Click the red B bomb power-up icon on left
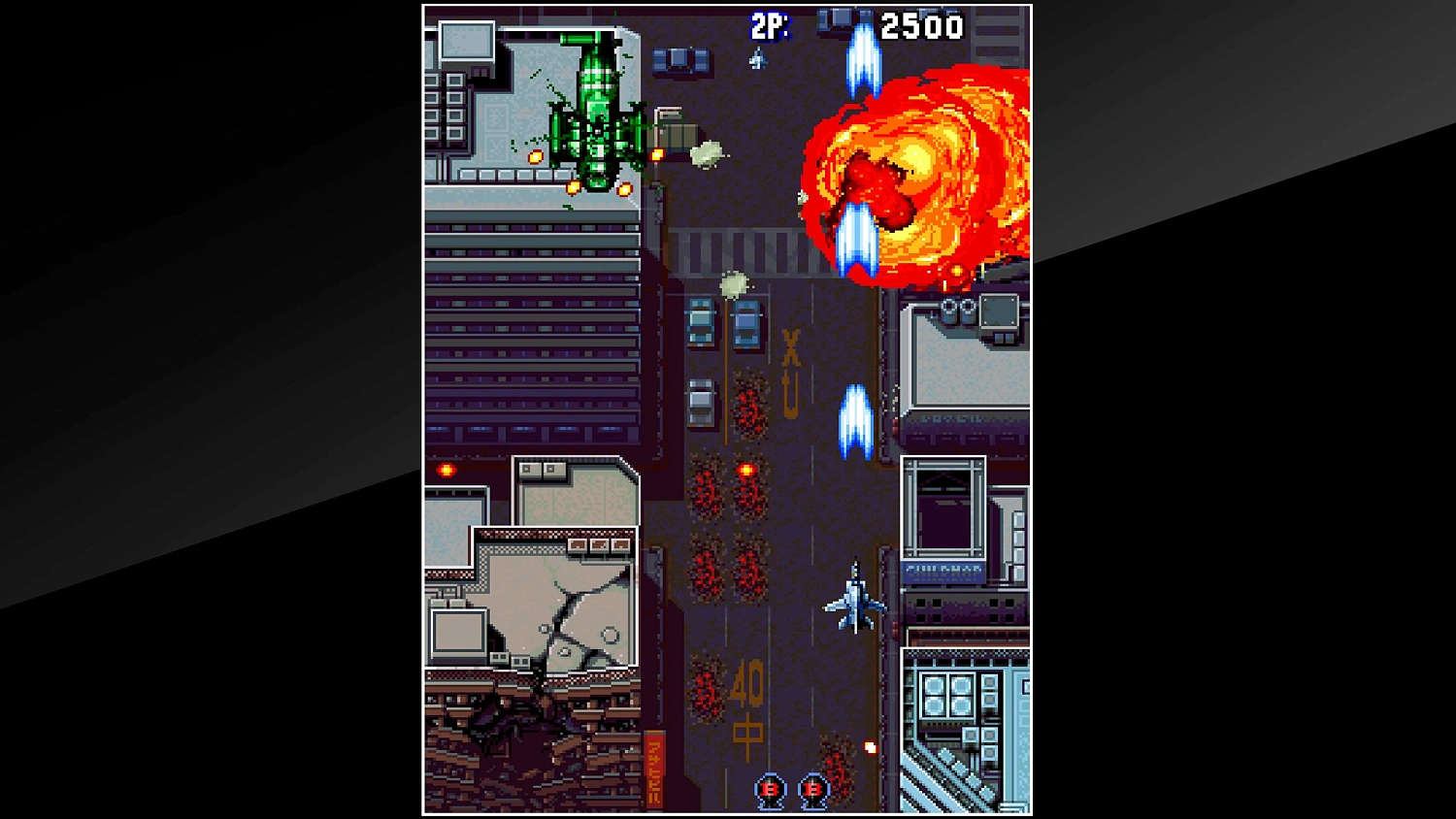The image size is (1456, 819). 769,790
